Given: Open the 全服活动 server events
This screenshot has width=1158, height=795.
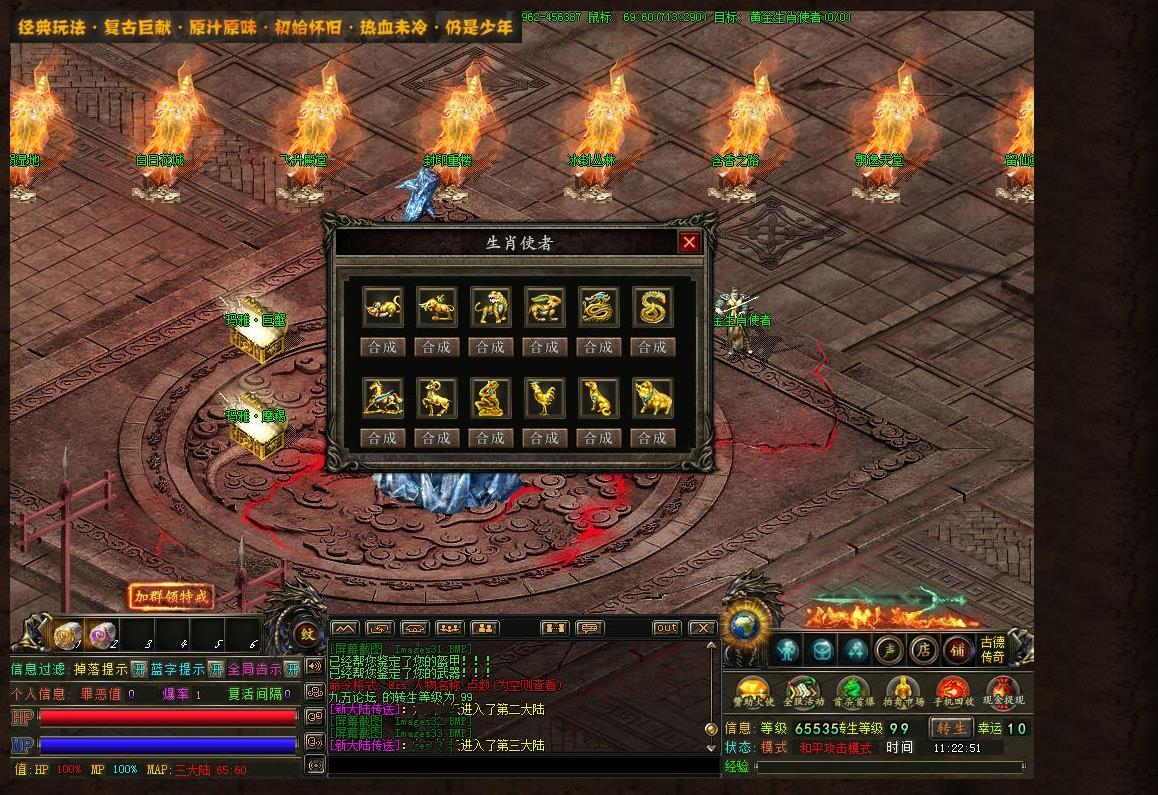Looking at the screenshot, I should (803, 691).
